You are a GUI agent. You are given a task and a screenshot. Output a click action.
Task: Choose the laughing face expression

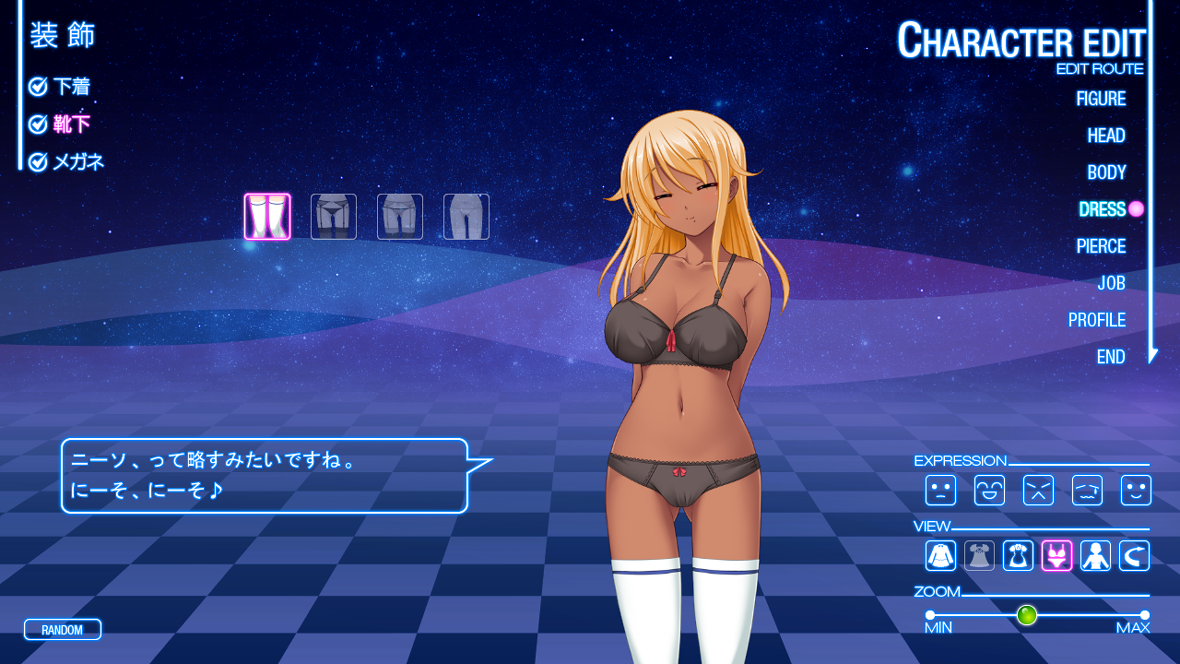click(x=989, y=490)
